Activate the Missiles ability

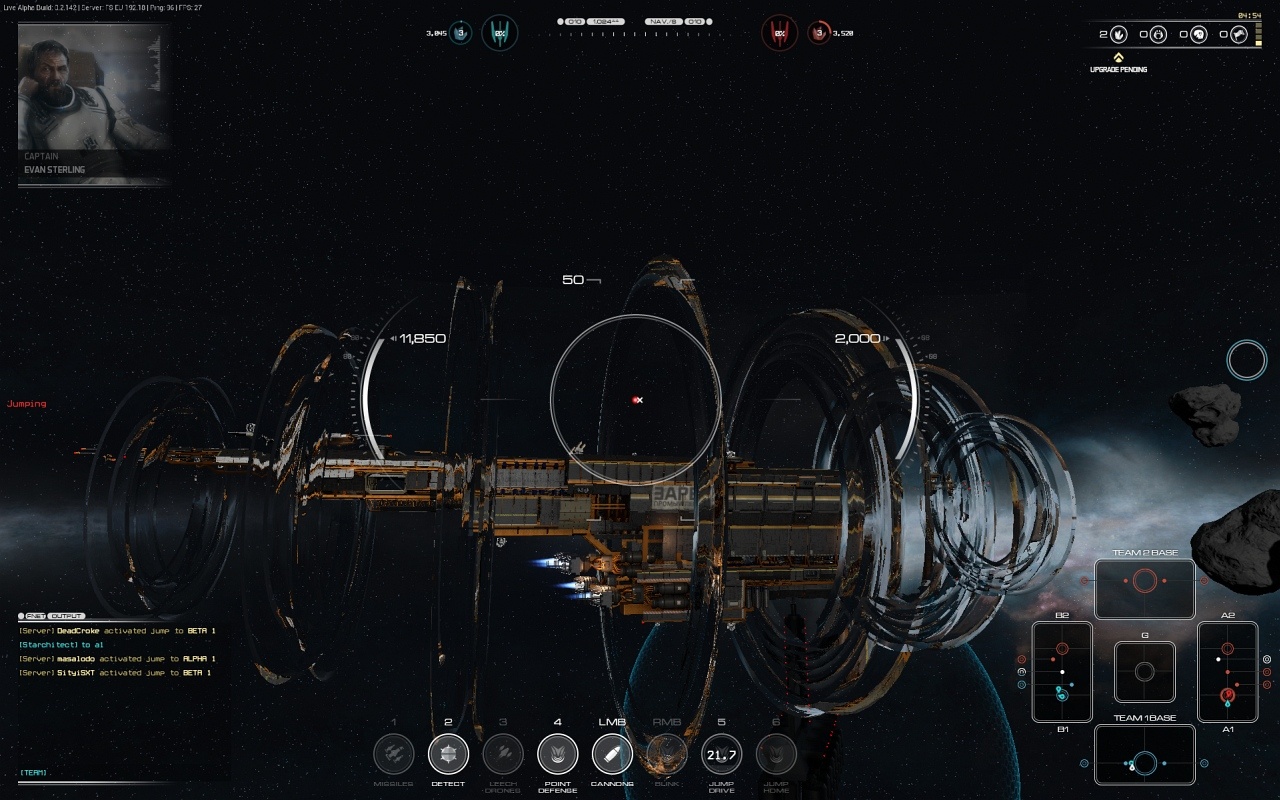pos(394,754)
